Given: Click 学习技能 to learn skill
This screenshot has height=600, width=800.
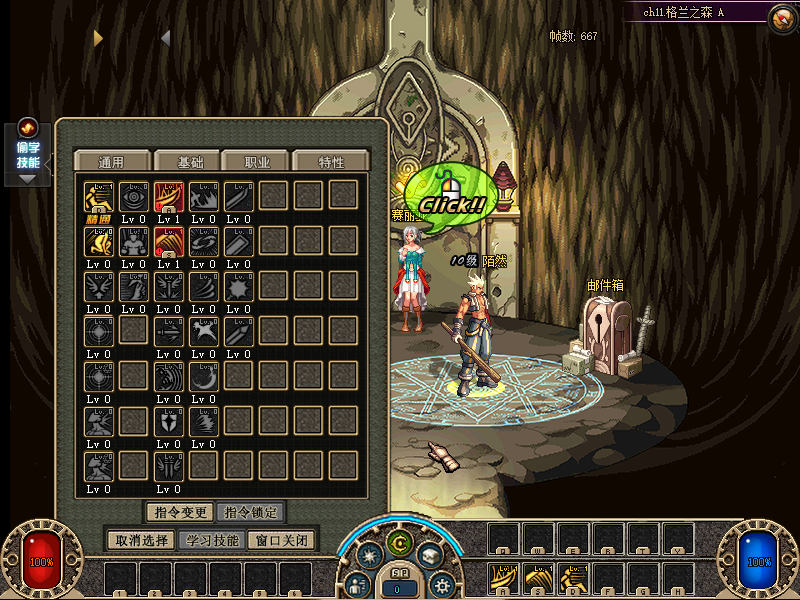Looking at the screenshot, I should 212,540.
